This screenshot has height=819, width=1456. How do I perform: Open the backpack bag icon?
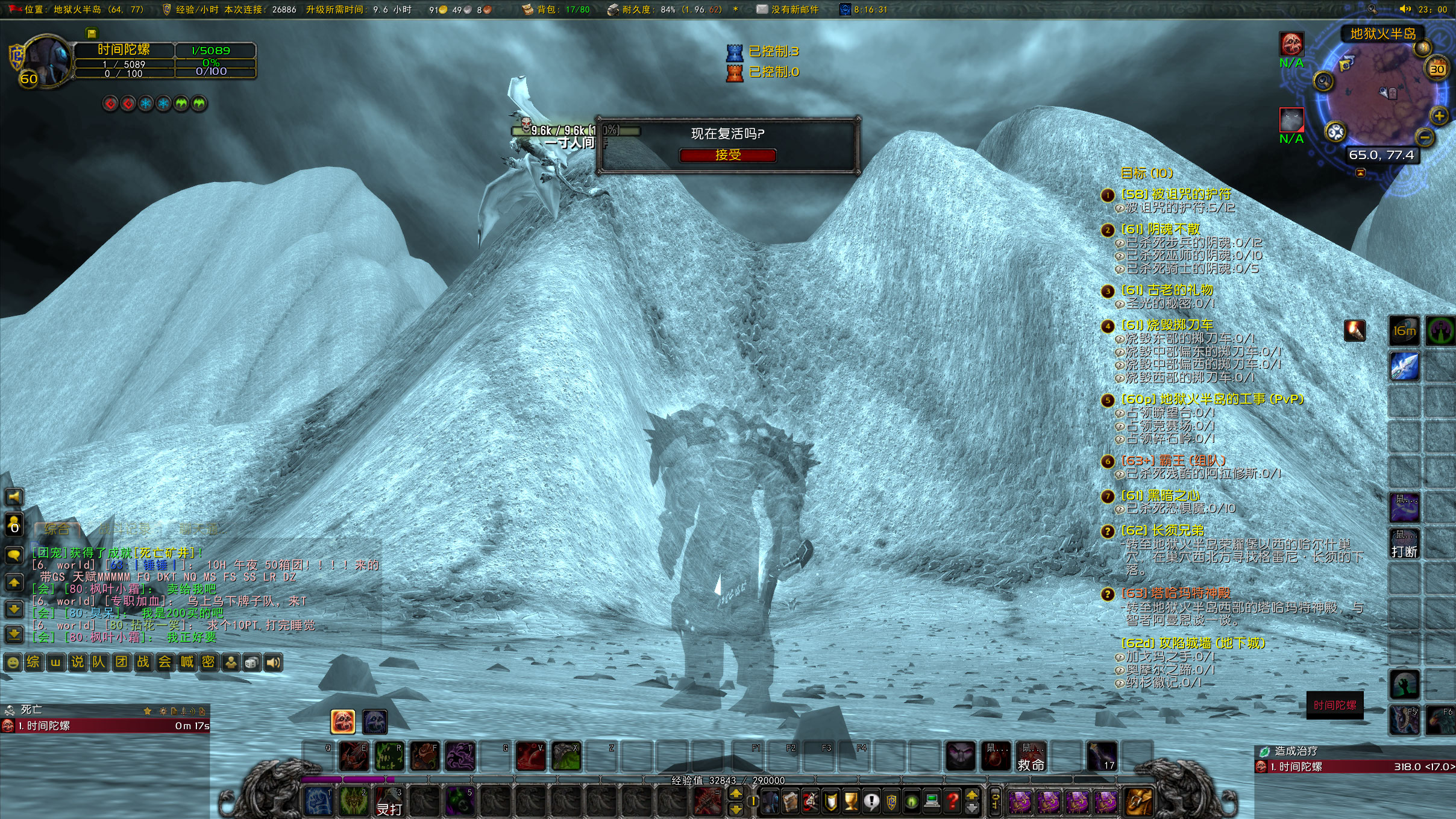pyautogui.click(x=1138, y=803)
